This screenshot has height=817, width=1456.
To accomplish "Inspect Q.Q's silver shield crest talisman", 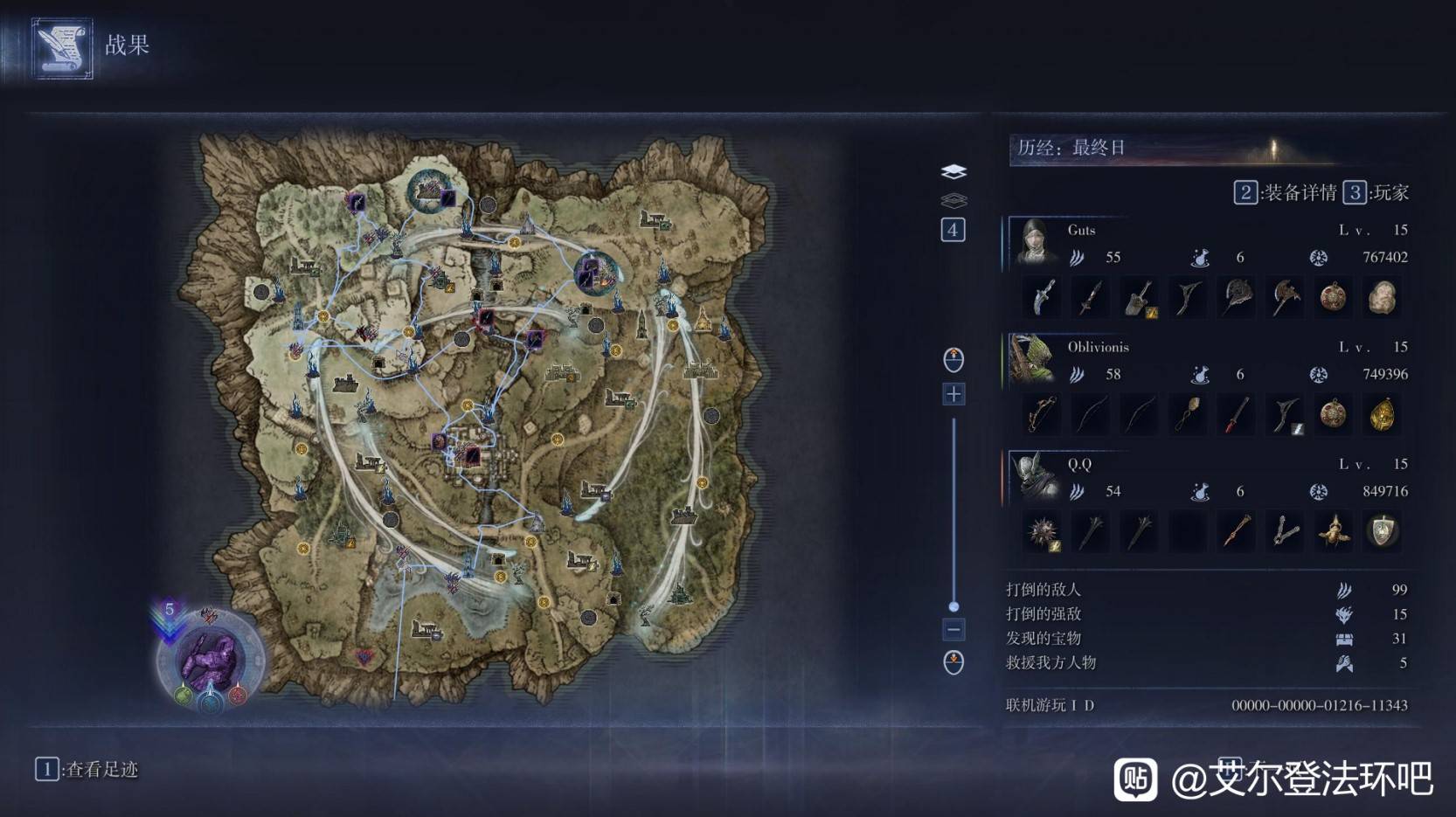I will coord(1382,532).
